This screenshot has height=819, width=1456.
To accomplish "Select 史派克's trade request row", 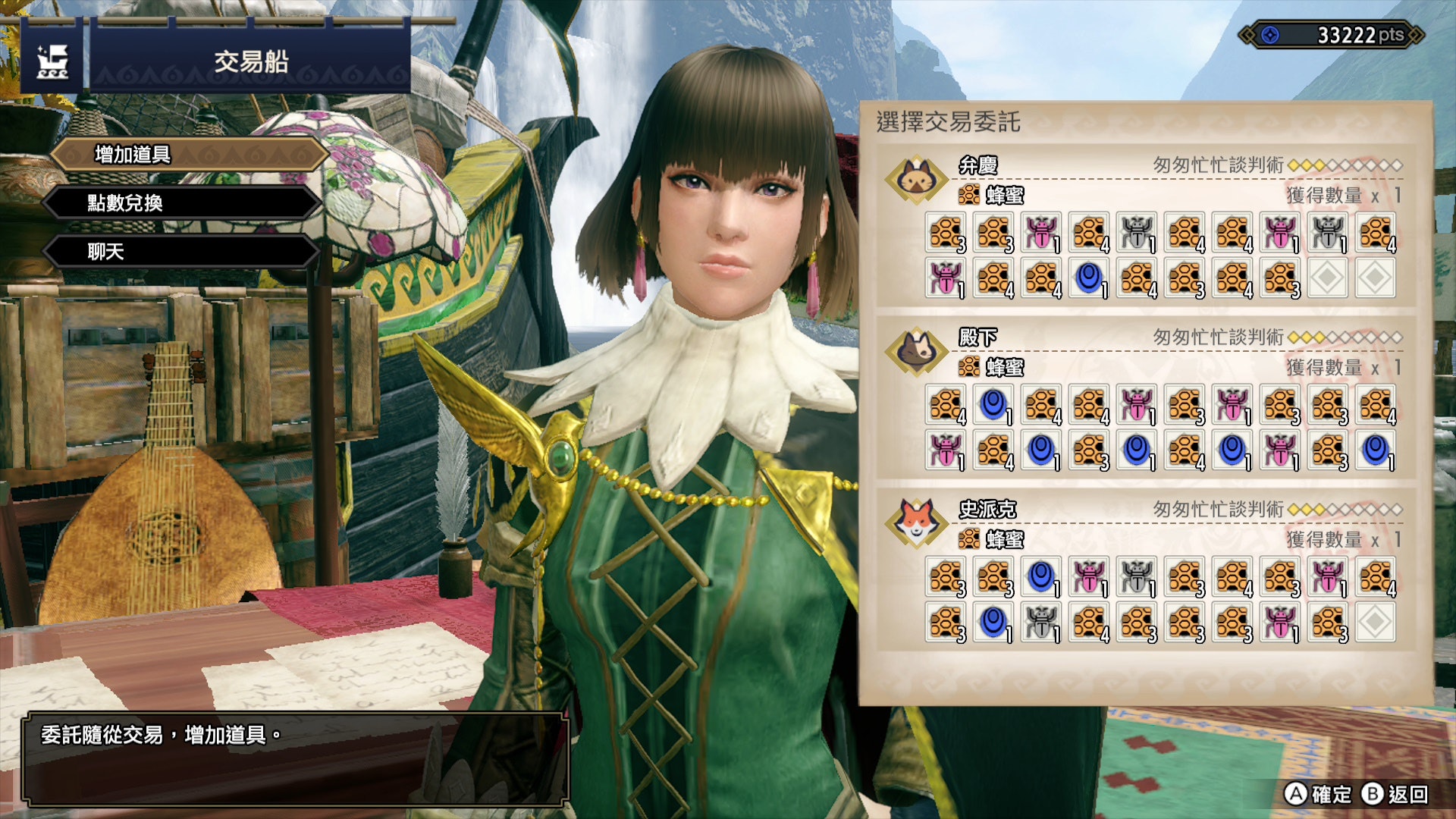I will pos(1145,572).
